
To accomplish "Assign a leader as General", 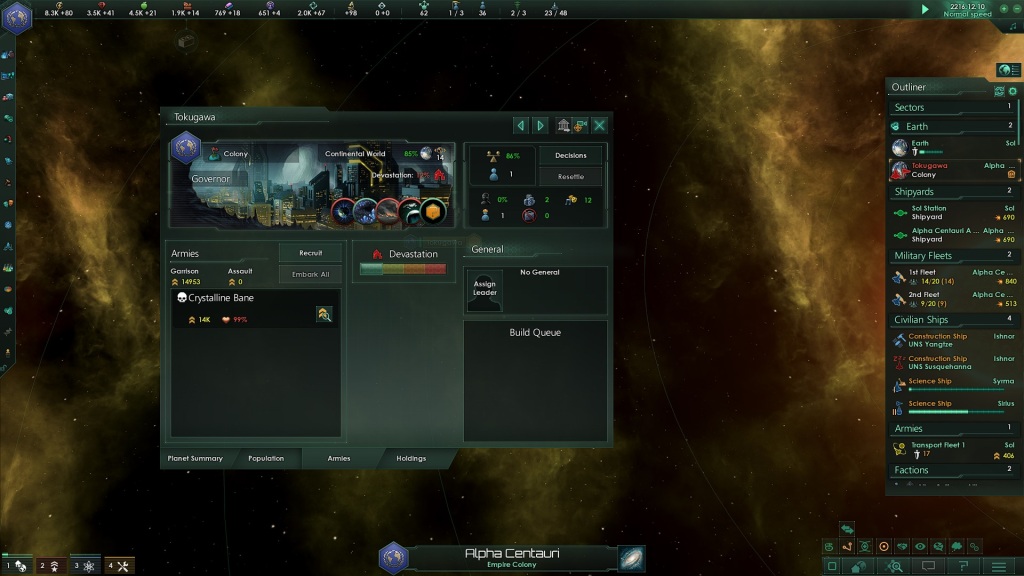I will tap(485, 288).
